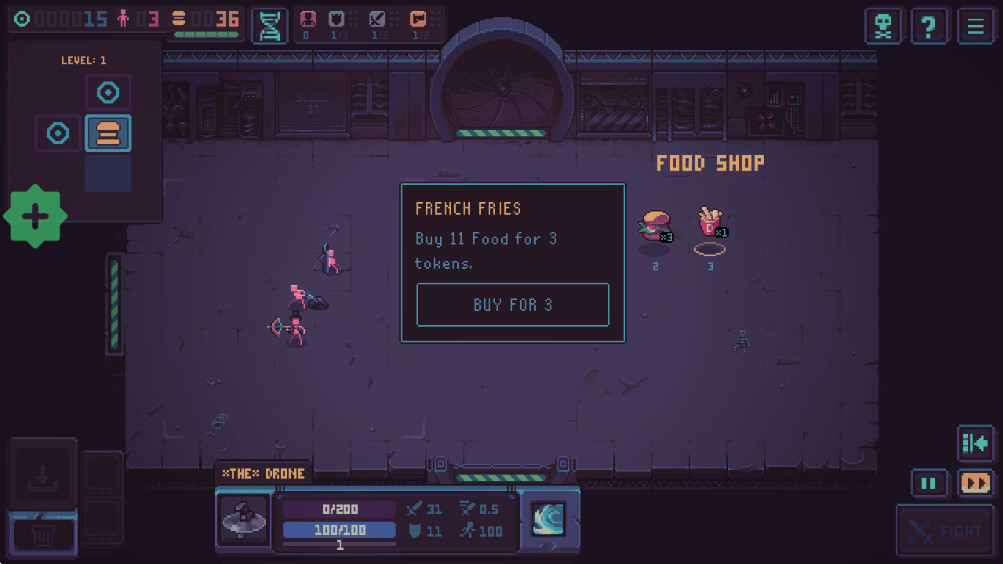This screenshot has width=1003, height=564.
Task: Toggle fast-forward game speed
Action: click(x=975, y=483)
